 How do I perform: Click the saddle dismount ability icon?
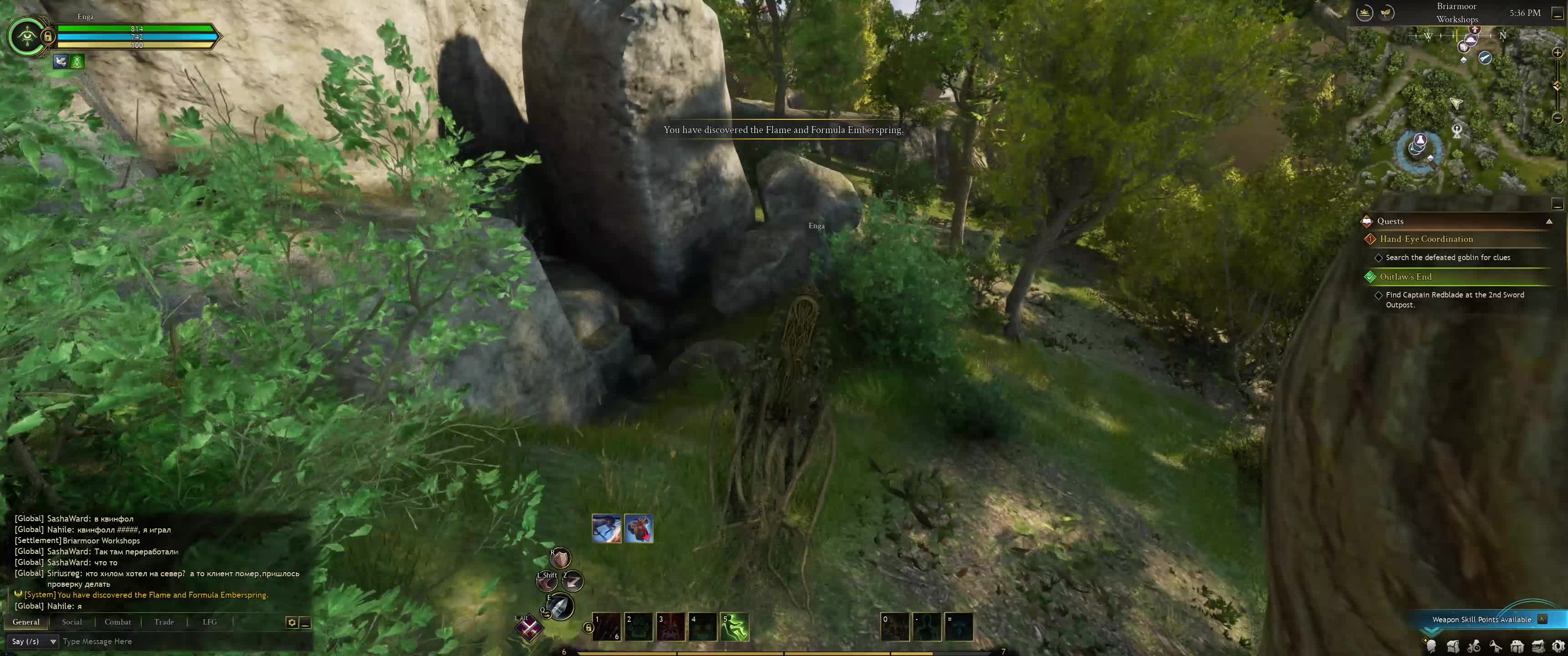tap(639, 528)
